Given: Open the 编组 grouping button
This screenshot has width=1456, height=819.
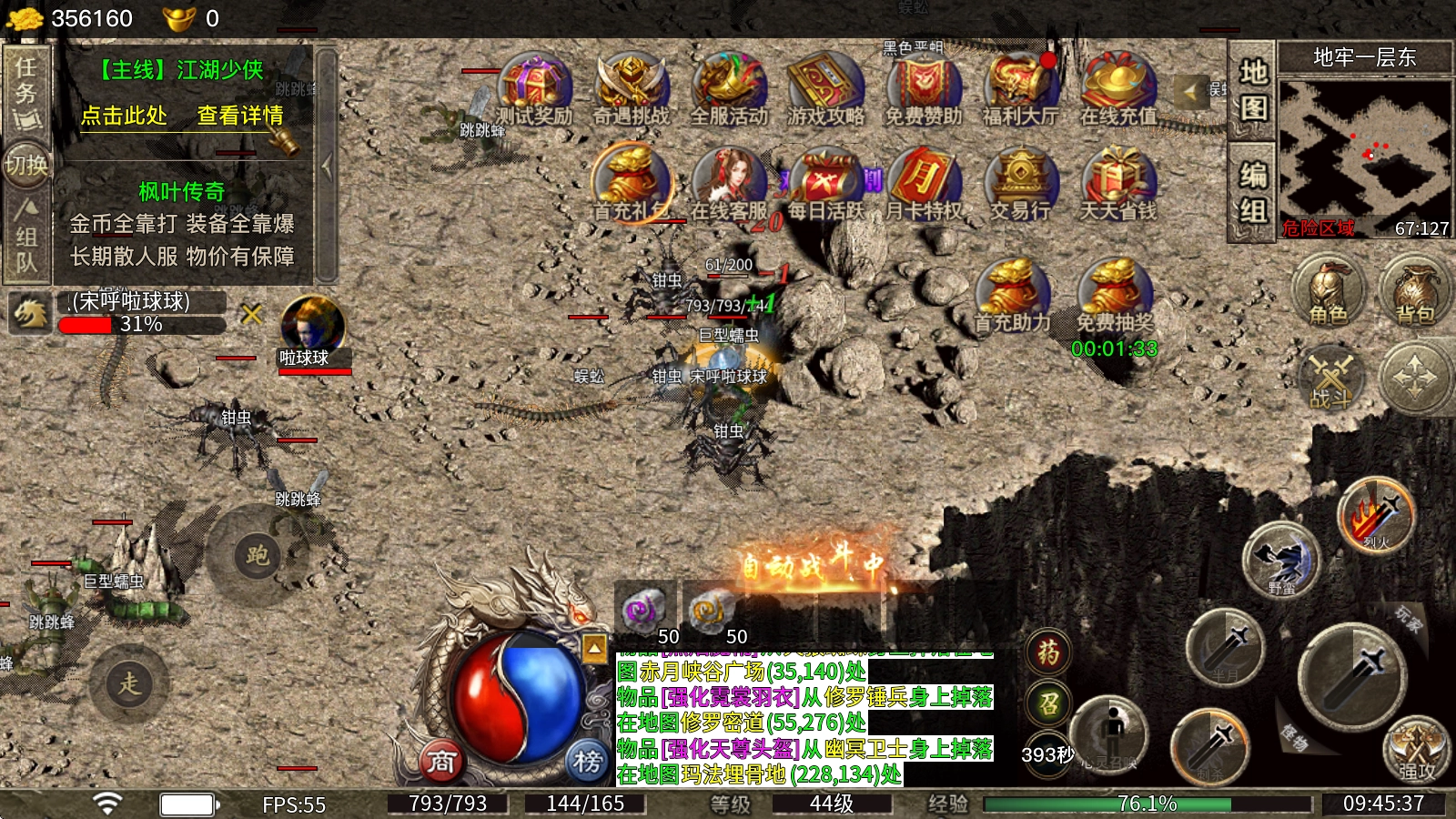Looking at the screenshot, I should point(1253,193).
